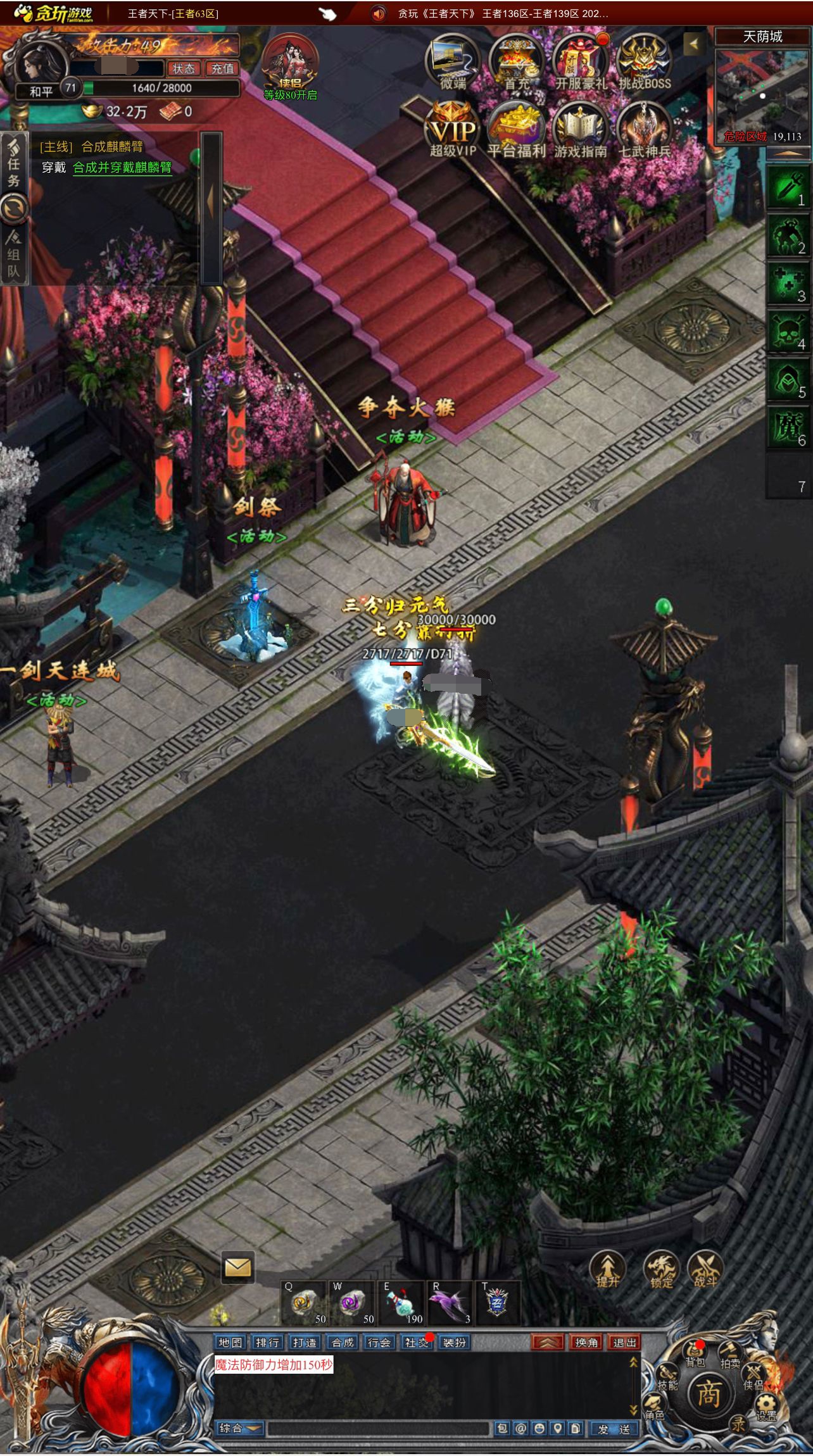Open the 商 shop button
The image size is (813, 1456).
pos(708,1395)
